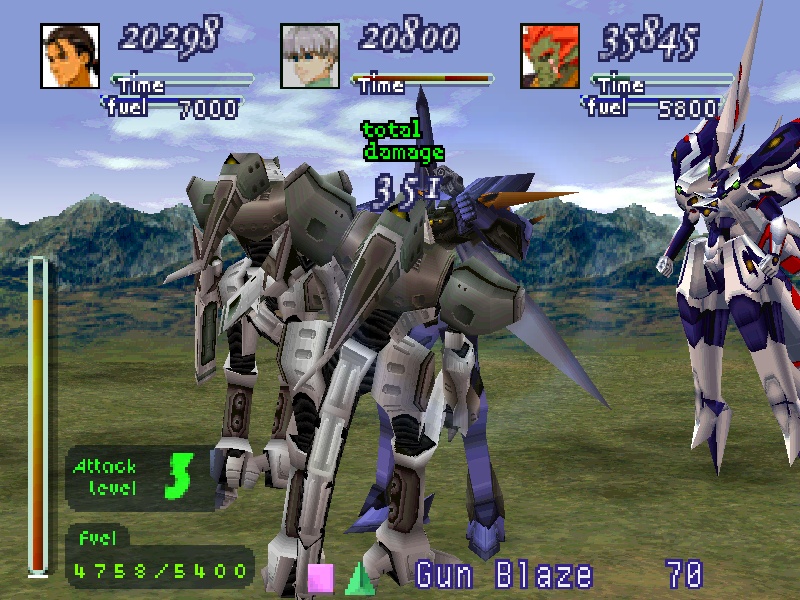The image size is (800, 600).
Task: Choose the silver-haired character portrait
Action: pos(311,56)
